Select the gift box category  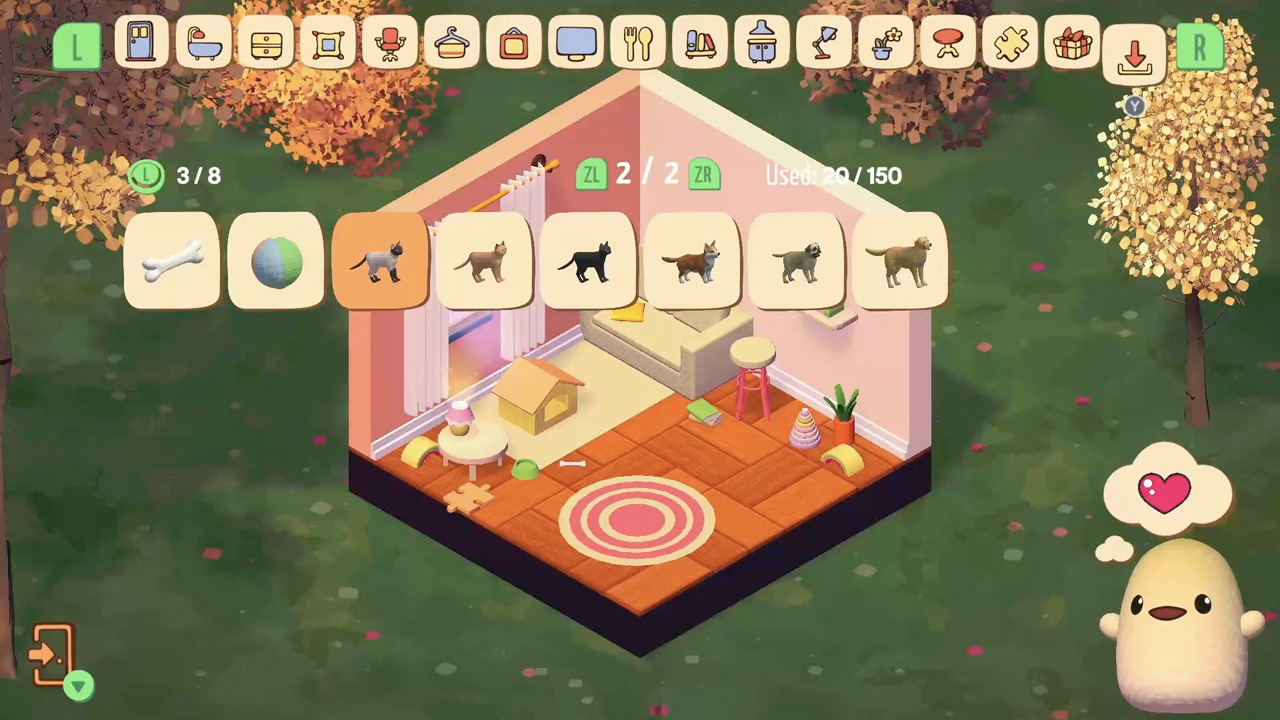point(1072,43)
